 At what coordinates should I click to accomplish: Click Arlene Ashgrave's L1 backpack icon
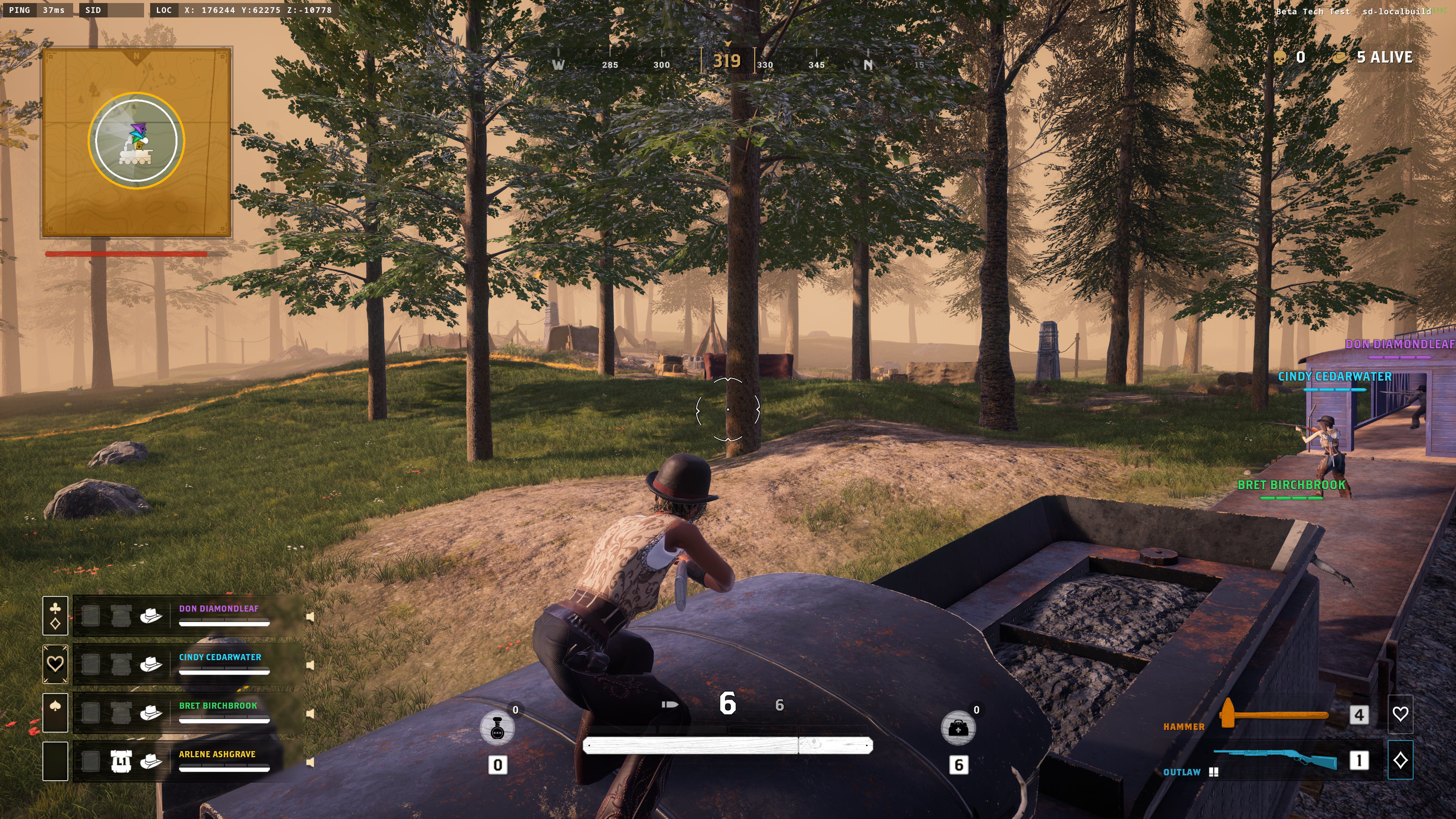(x=121, y=762)
